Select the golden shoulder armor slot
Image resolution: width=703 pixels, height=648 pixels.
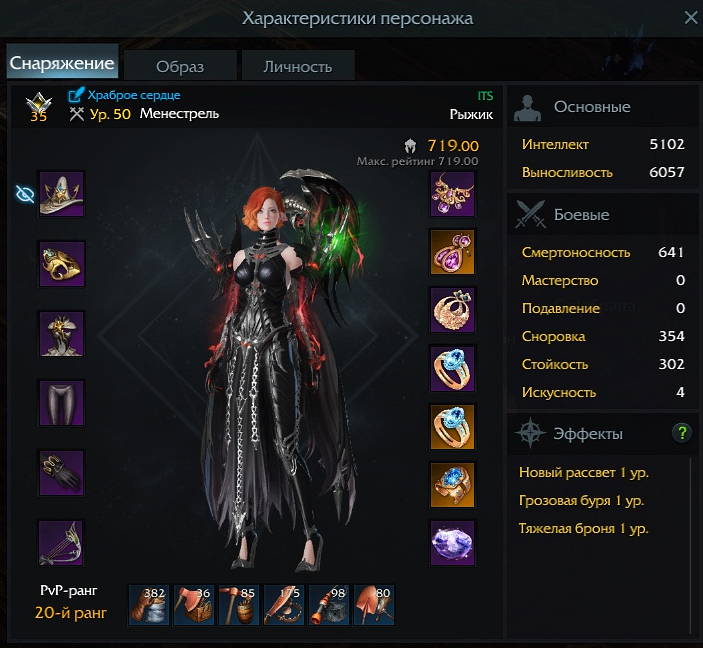coord(61,264)
